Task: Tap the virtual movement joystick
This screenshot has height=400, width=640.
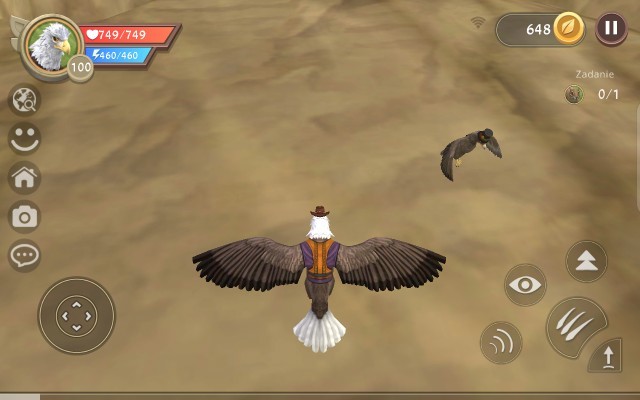Action: 76,316
